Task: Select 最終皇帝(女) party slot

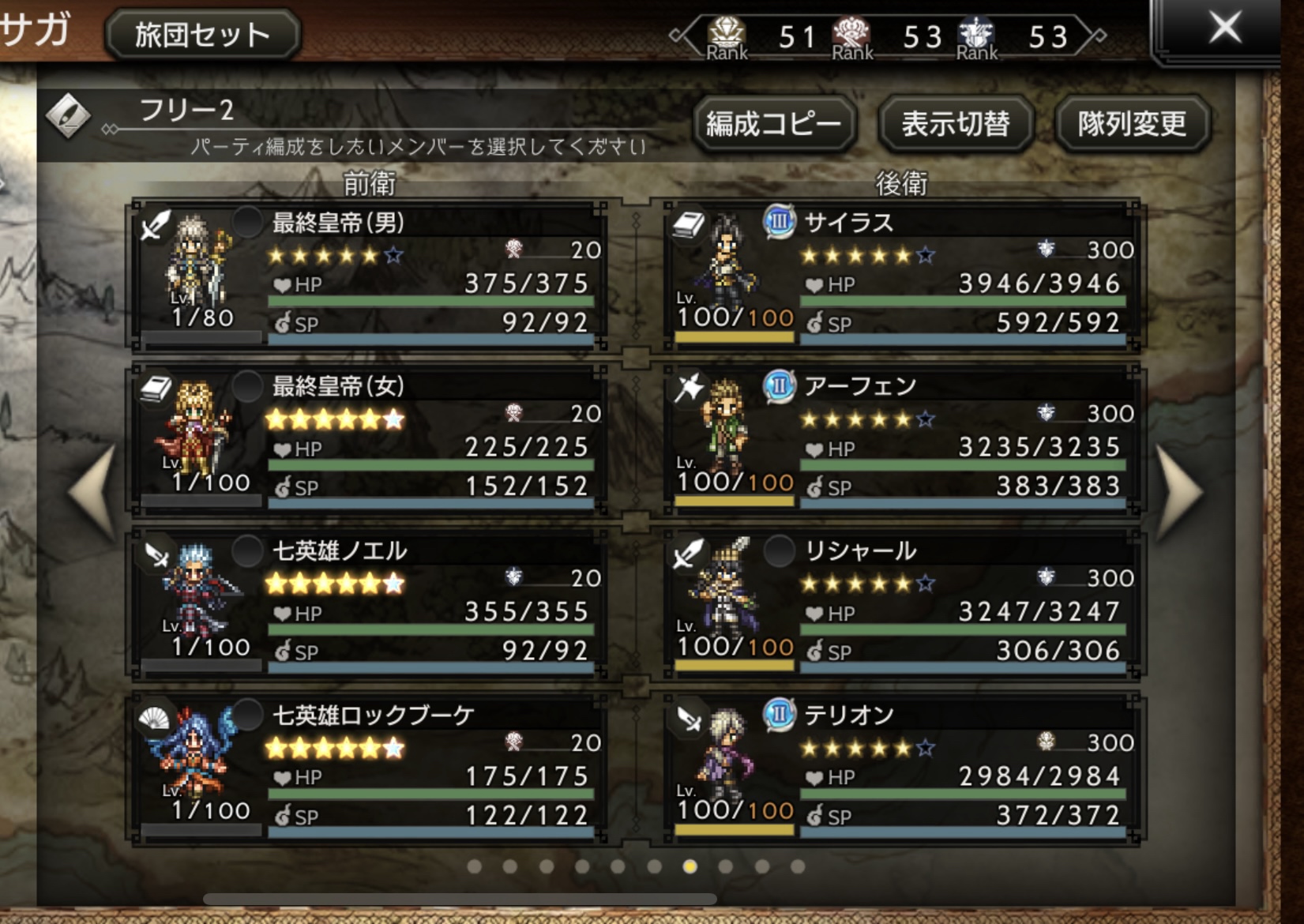Action: [367, 440]
